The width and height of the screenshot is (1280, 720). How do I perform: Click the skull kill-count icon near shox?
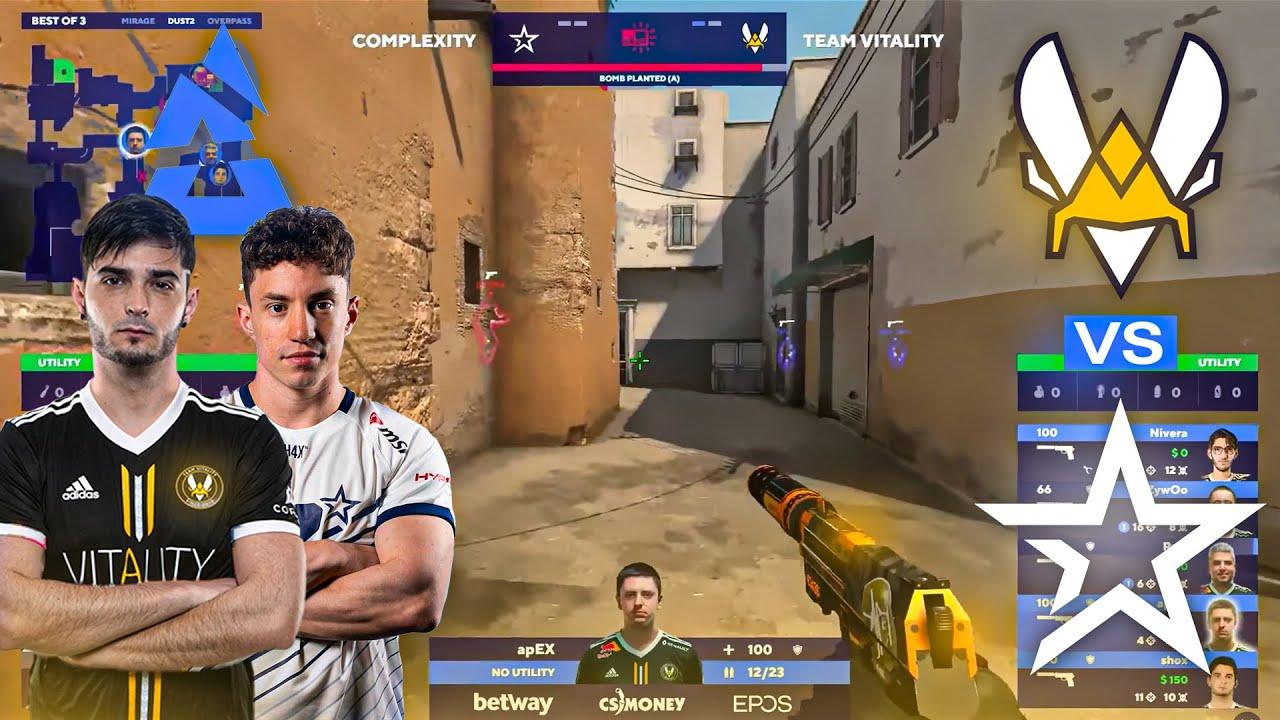pyautogui.click(x=1183, y=698)
